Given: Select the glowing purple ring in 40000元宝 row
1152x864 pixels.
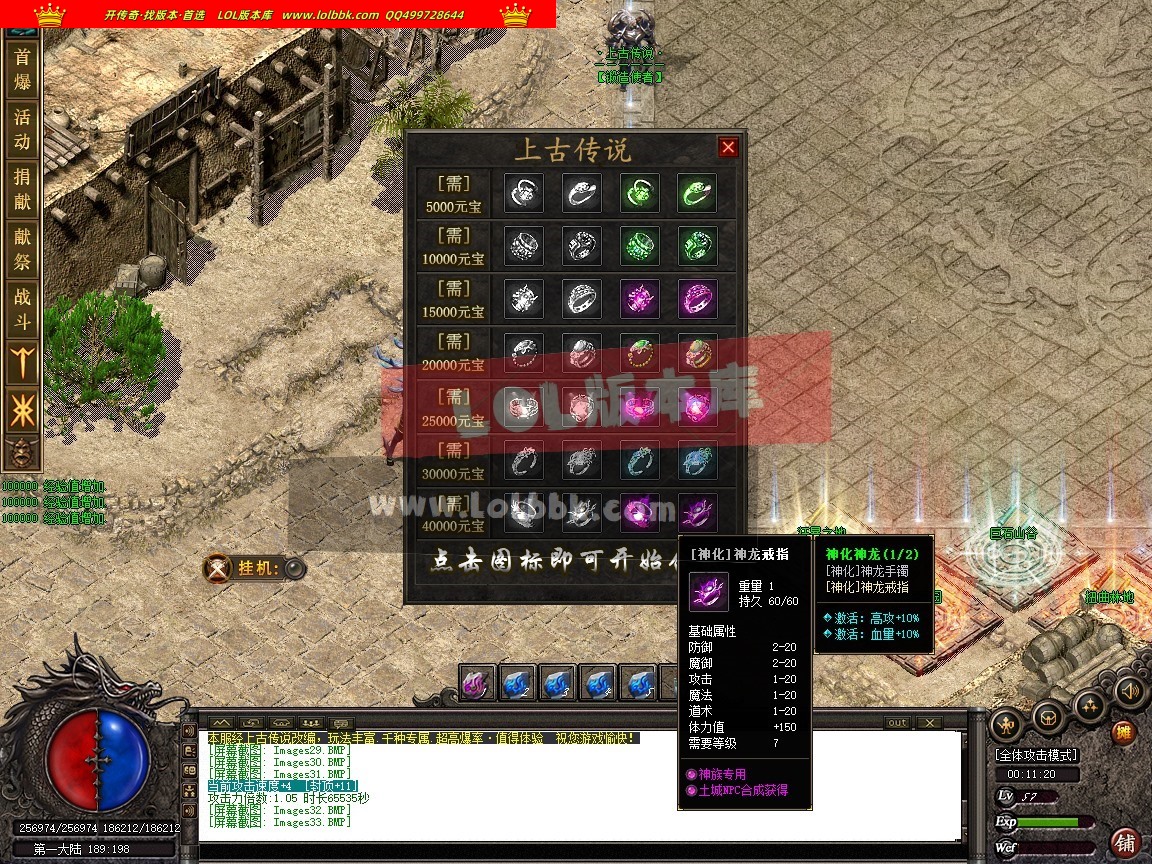Looking at the screenshot, I should 639,512.
